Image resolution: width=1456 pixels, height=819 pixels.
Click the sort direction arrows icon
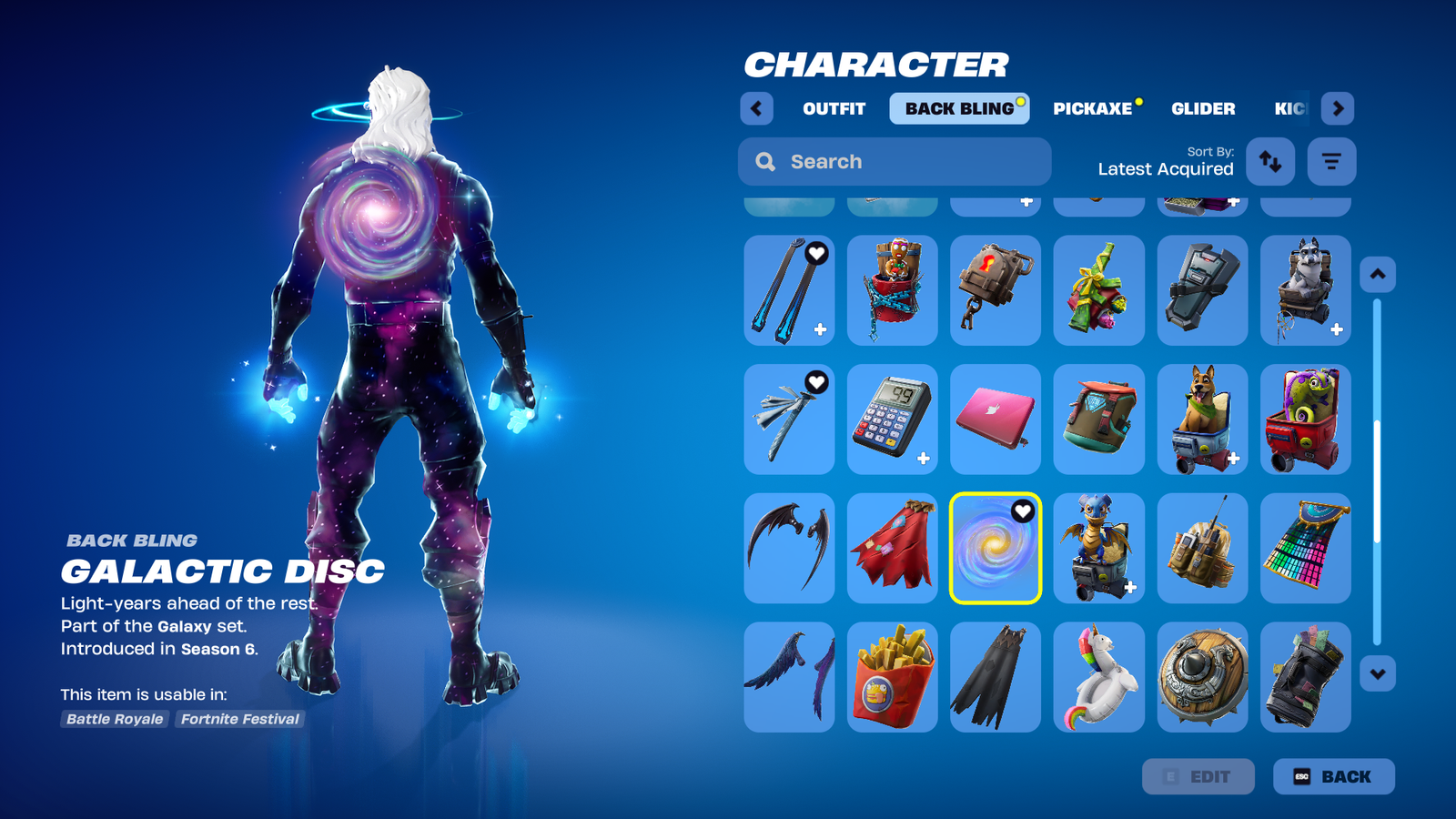[1270, 161]
